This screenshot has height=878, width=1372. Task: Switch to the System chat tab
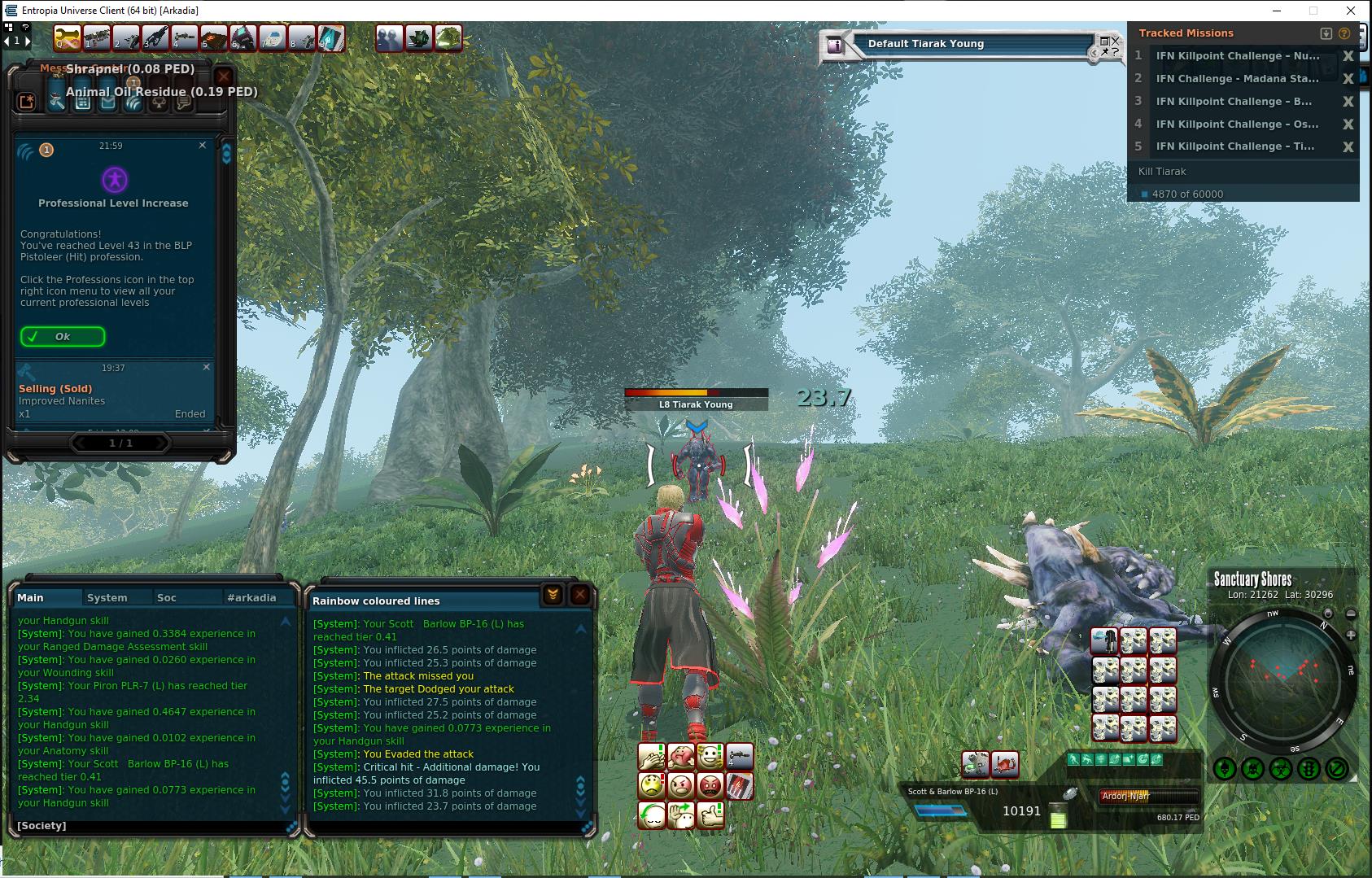[107, 597]
